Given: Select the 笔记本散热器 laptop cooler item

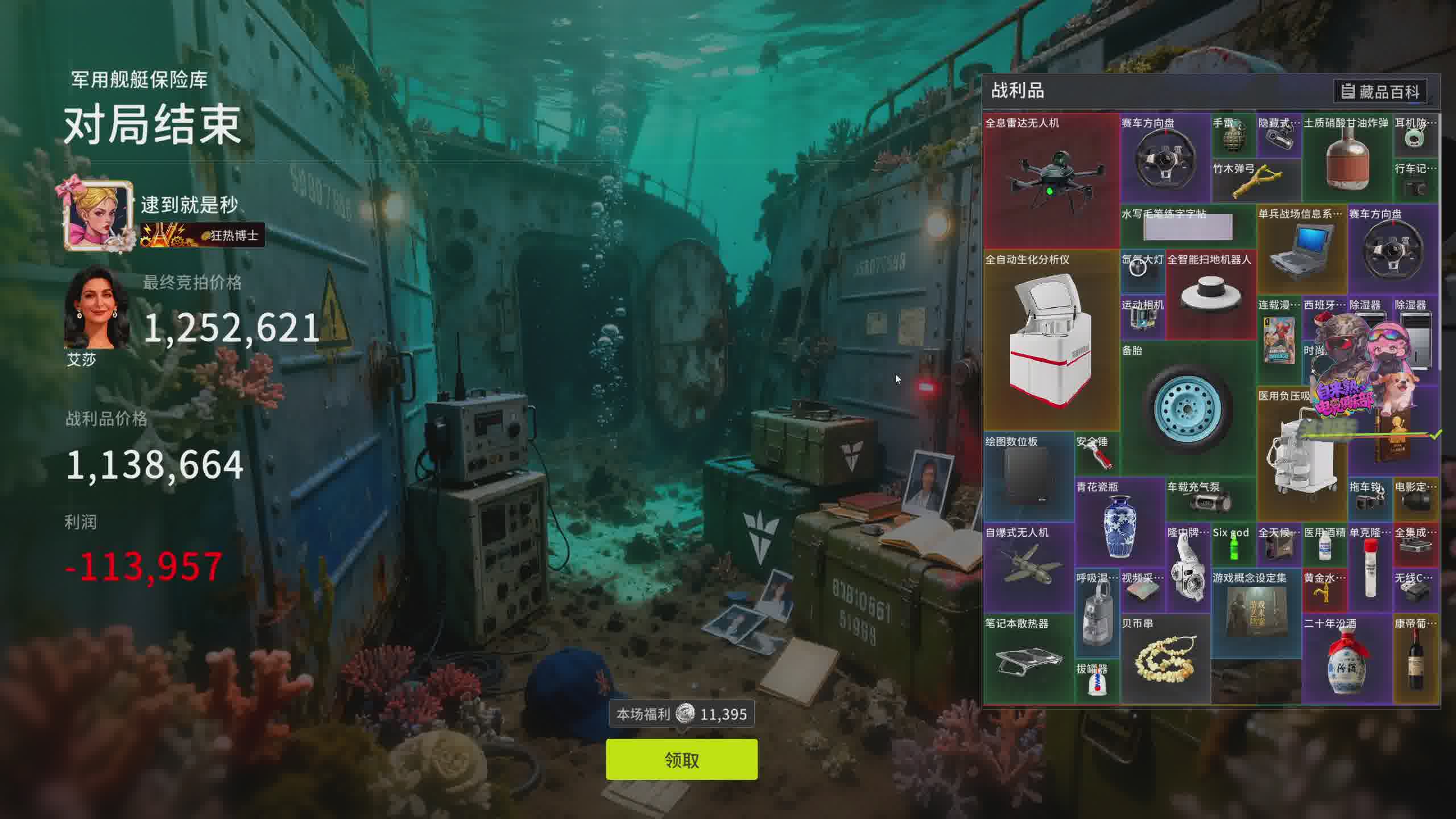Looking at the screenshot, I should 1028,659.
